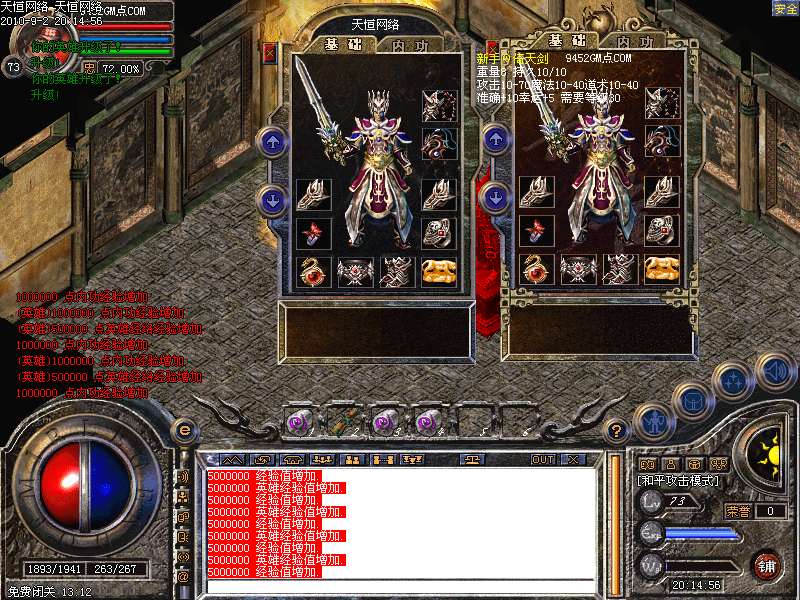Use the purple scroll in belt slot 1
This screenshot has width=800, height=600.
tap(299, 421)
